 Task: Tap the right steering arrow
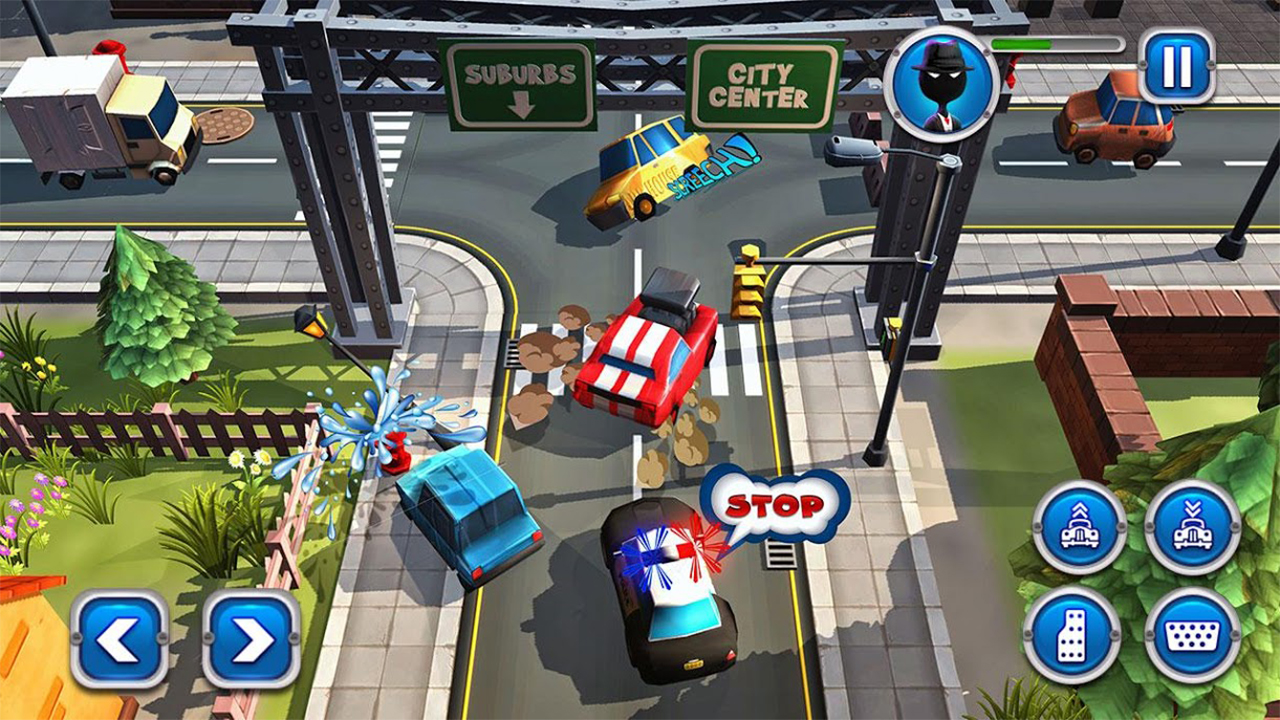pos(243,637)
